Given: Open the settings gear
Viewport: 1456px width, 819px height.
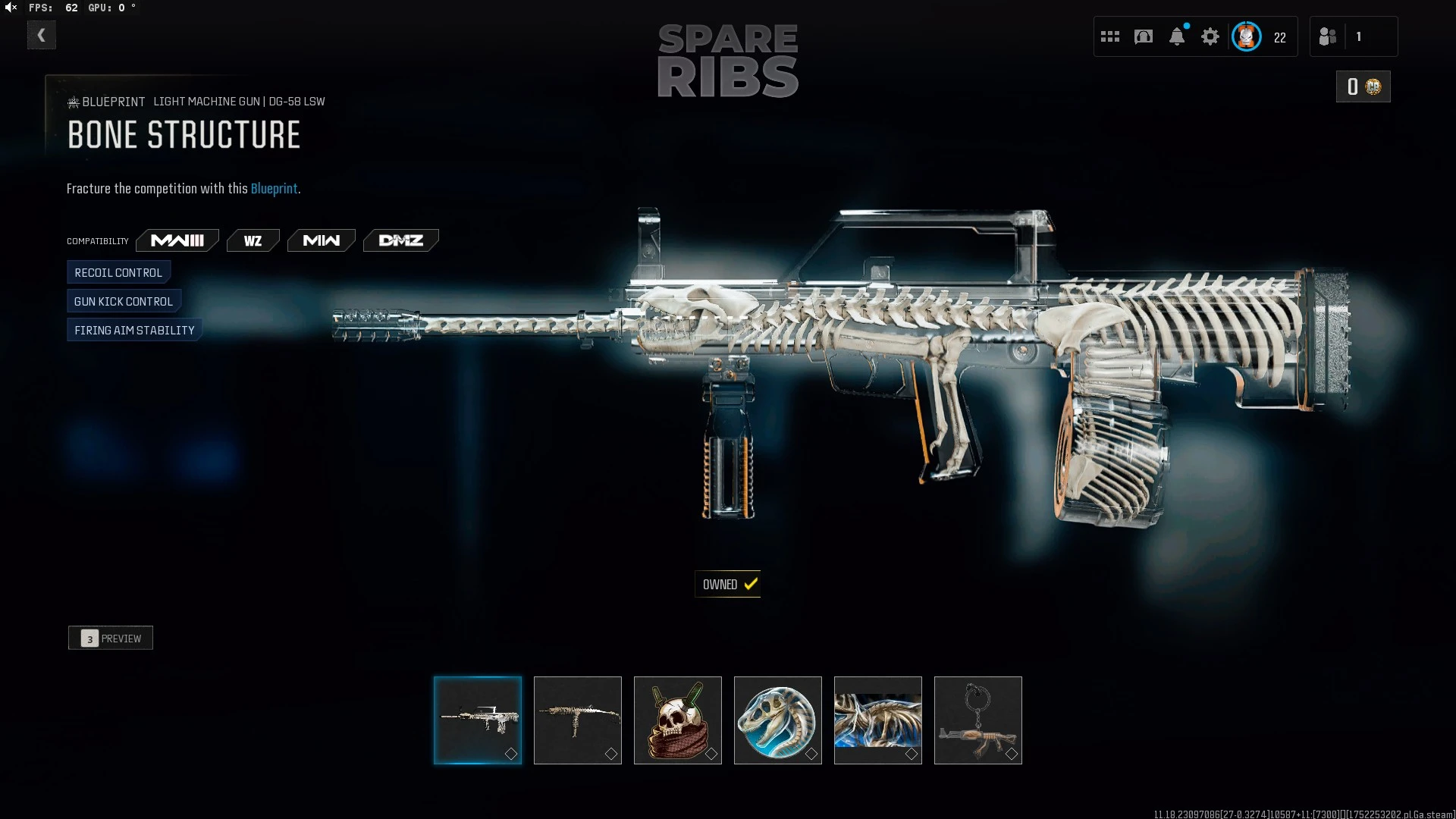Looking at the screenshot, I should [x=1210, y=36].
